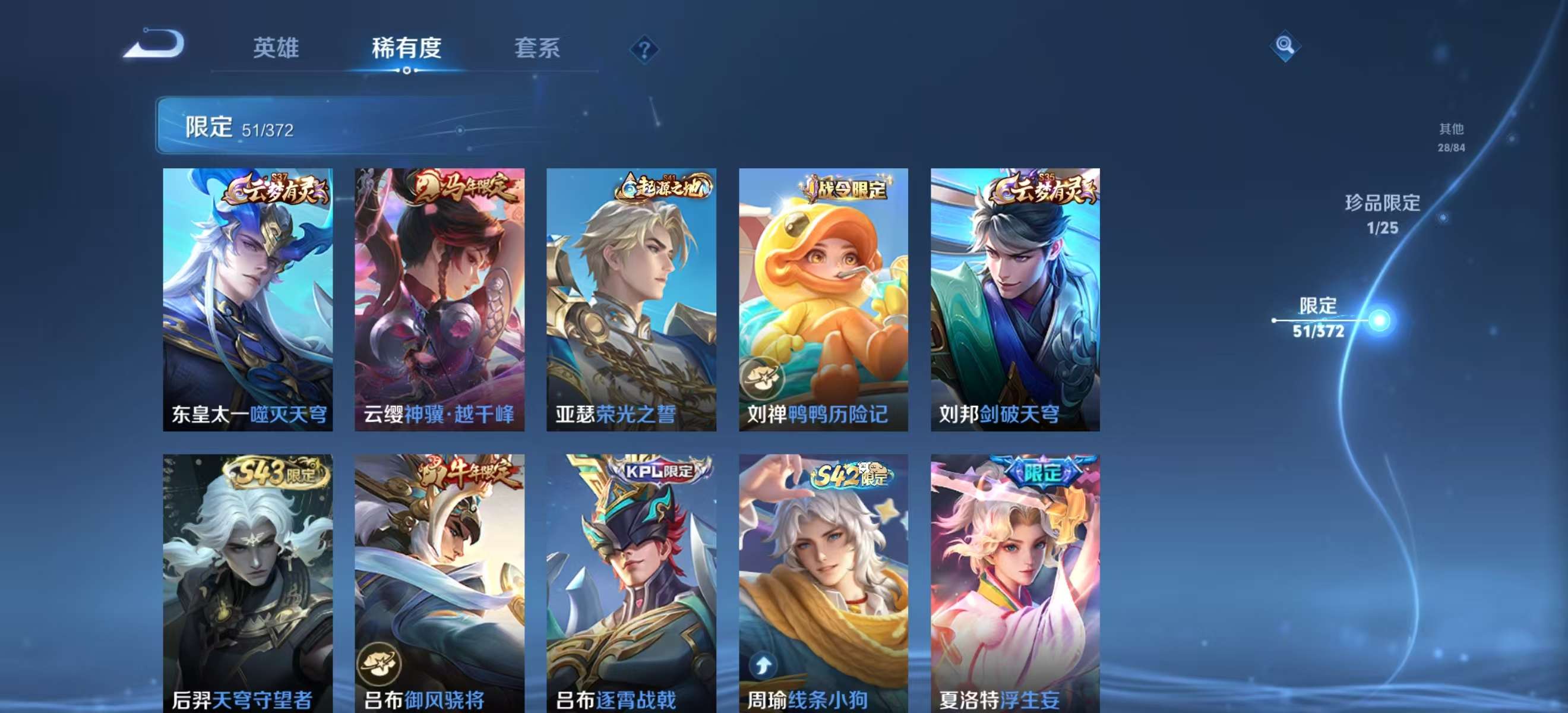Image resolution: width=1568 pixels, height=713 pixels.
Task: Open the 稀有度 tab
Action: [407, 49]
